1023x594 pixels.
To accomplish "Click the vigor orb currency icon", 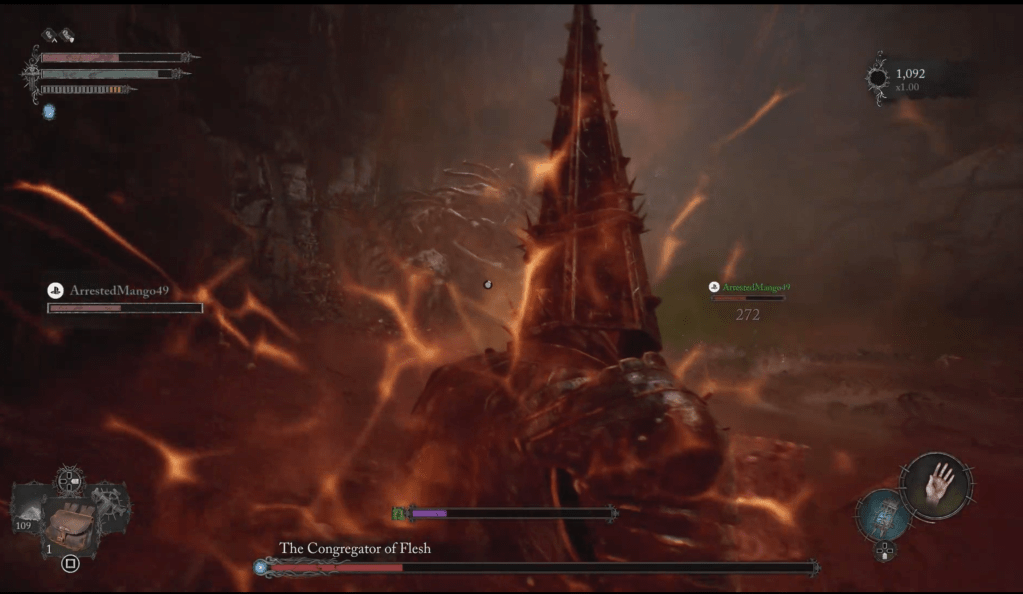I will coord(877,78).
